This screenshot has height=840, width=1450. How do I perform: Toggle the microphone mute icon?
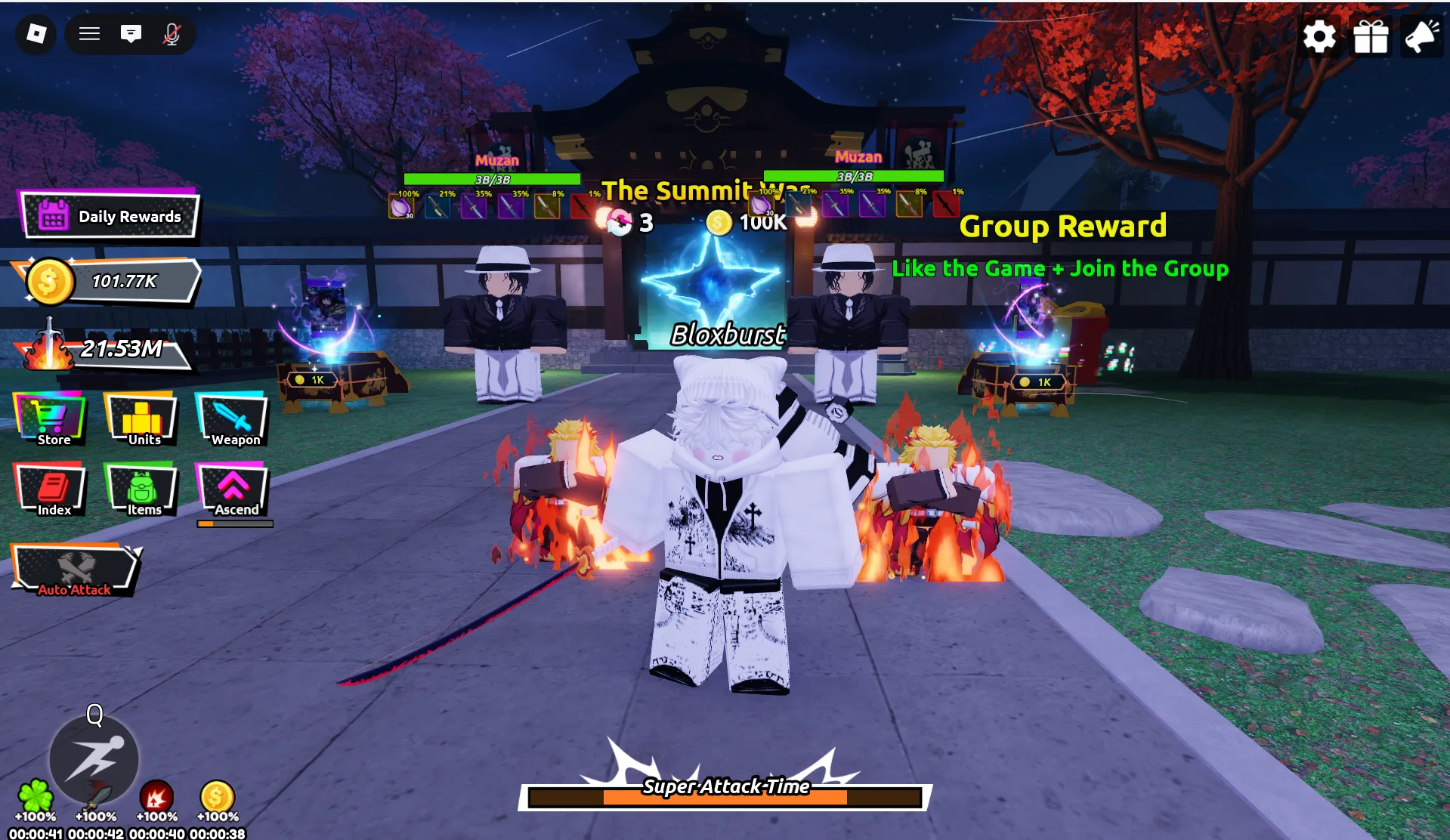[172, 34]
